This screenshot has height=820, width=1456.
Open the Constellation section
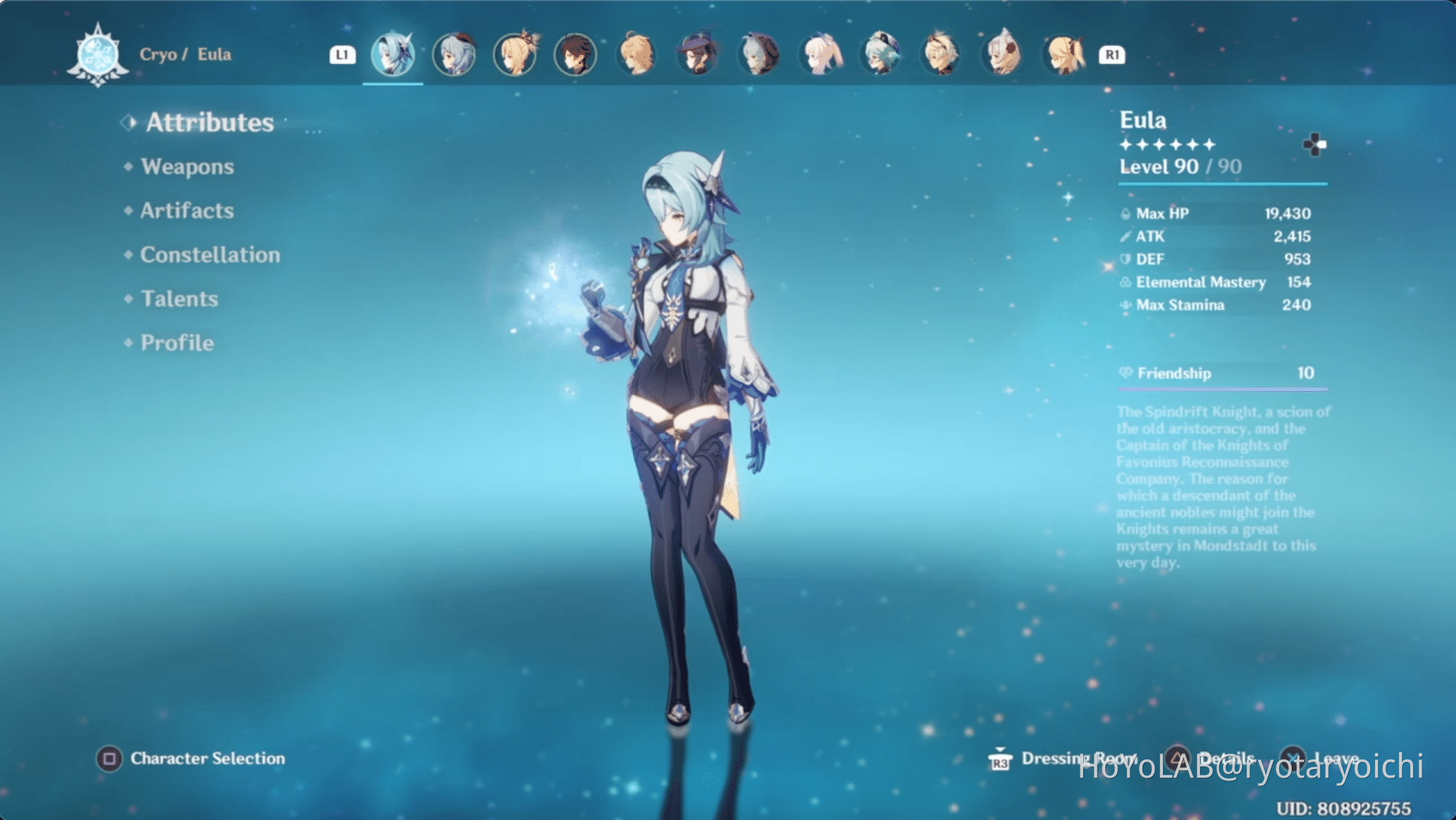click(x=209, y=254)
